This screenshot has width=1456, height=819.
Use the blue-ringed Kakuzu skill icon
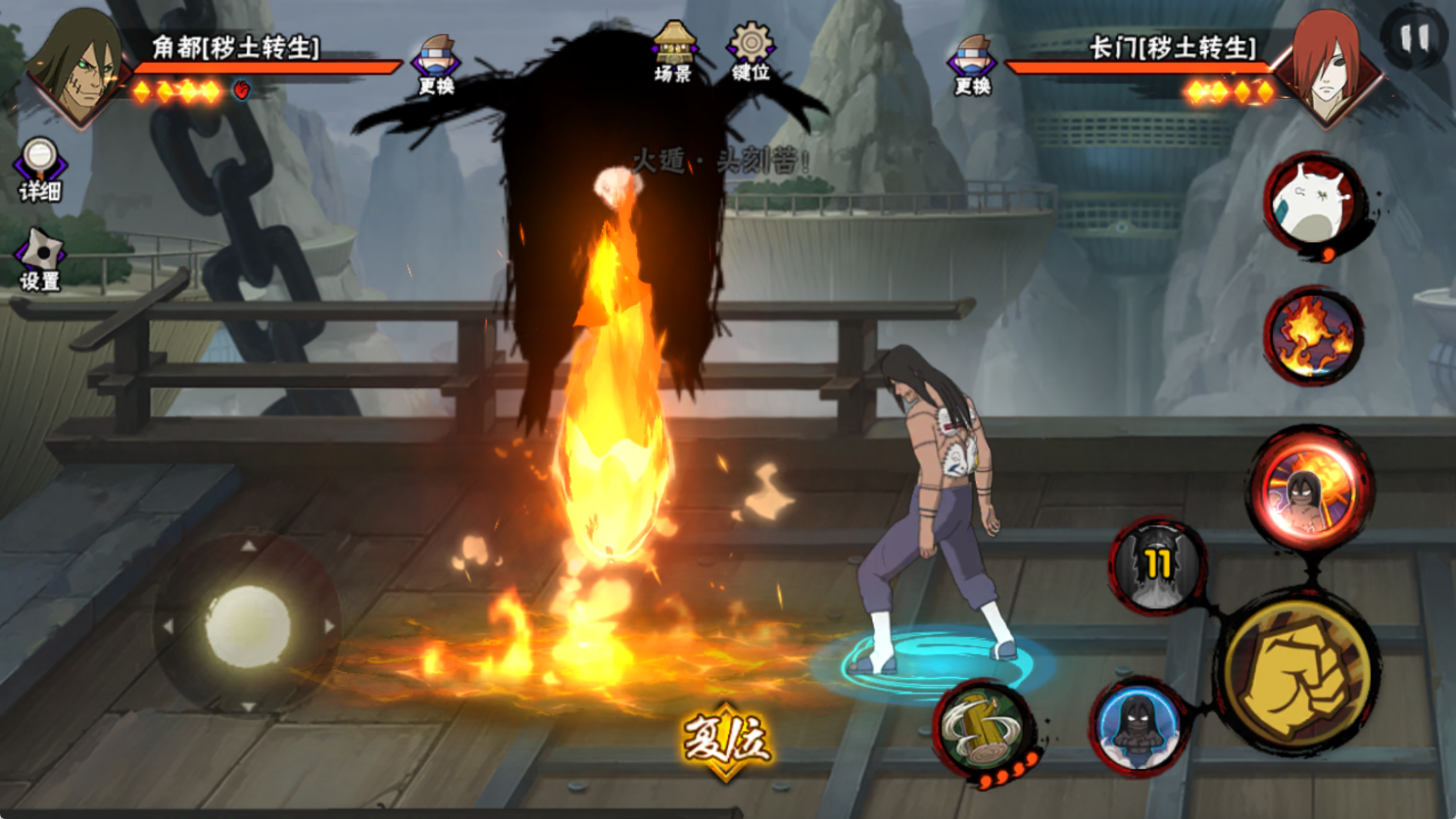pyautogui.click(x=1139, y=726)
